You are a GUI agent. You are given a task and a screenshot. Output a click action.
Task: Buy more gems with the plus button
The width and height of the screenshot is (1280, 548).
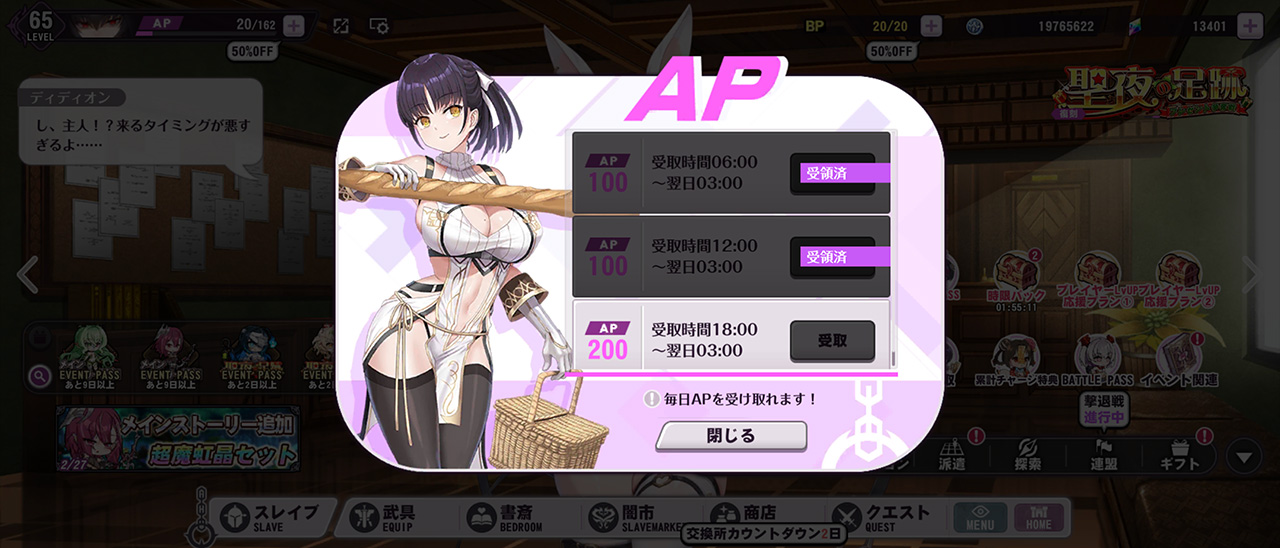coord(1250,27)
